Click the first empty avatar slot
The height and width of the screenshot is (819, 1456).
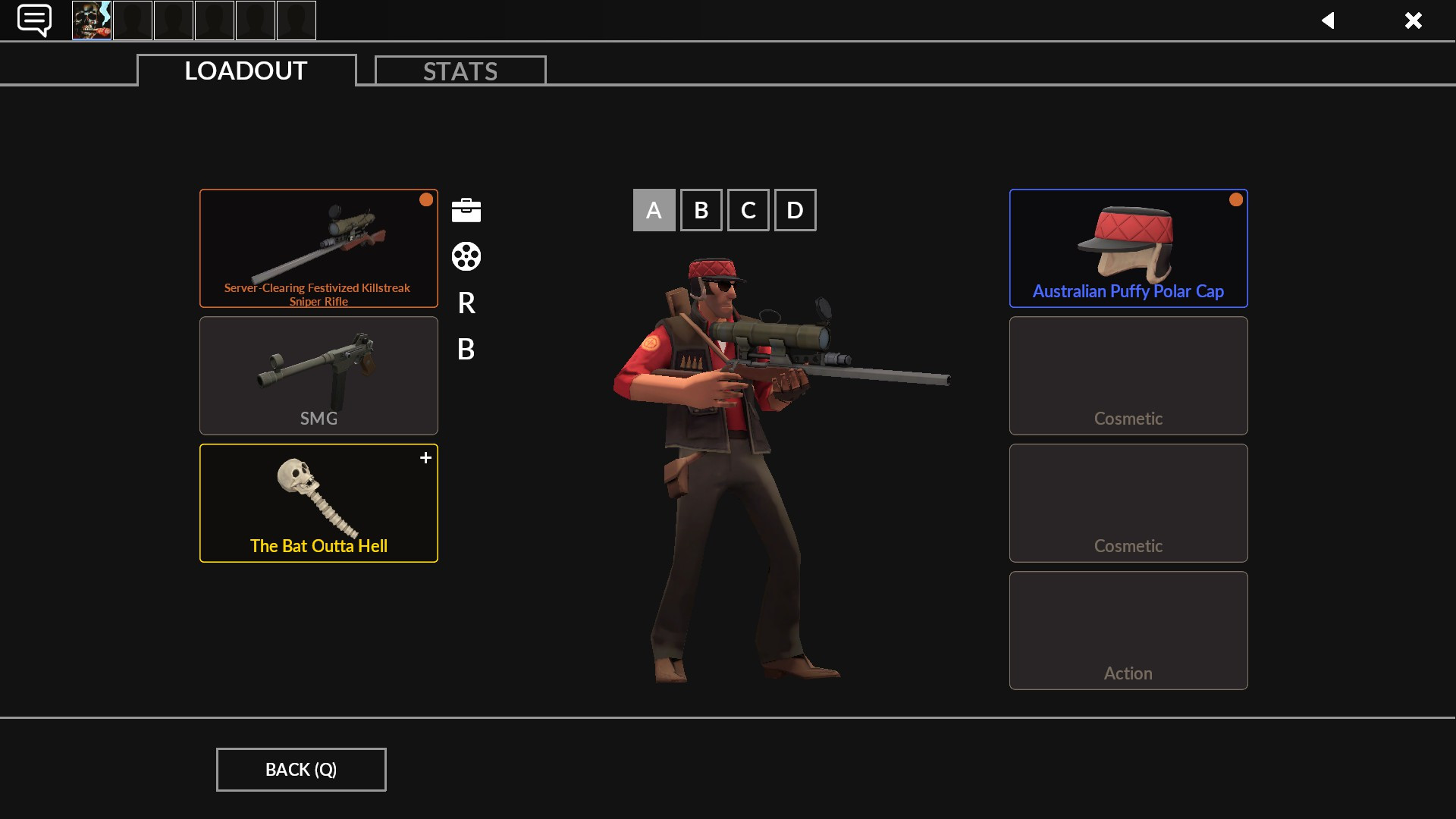[132, 20]
